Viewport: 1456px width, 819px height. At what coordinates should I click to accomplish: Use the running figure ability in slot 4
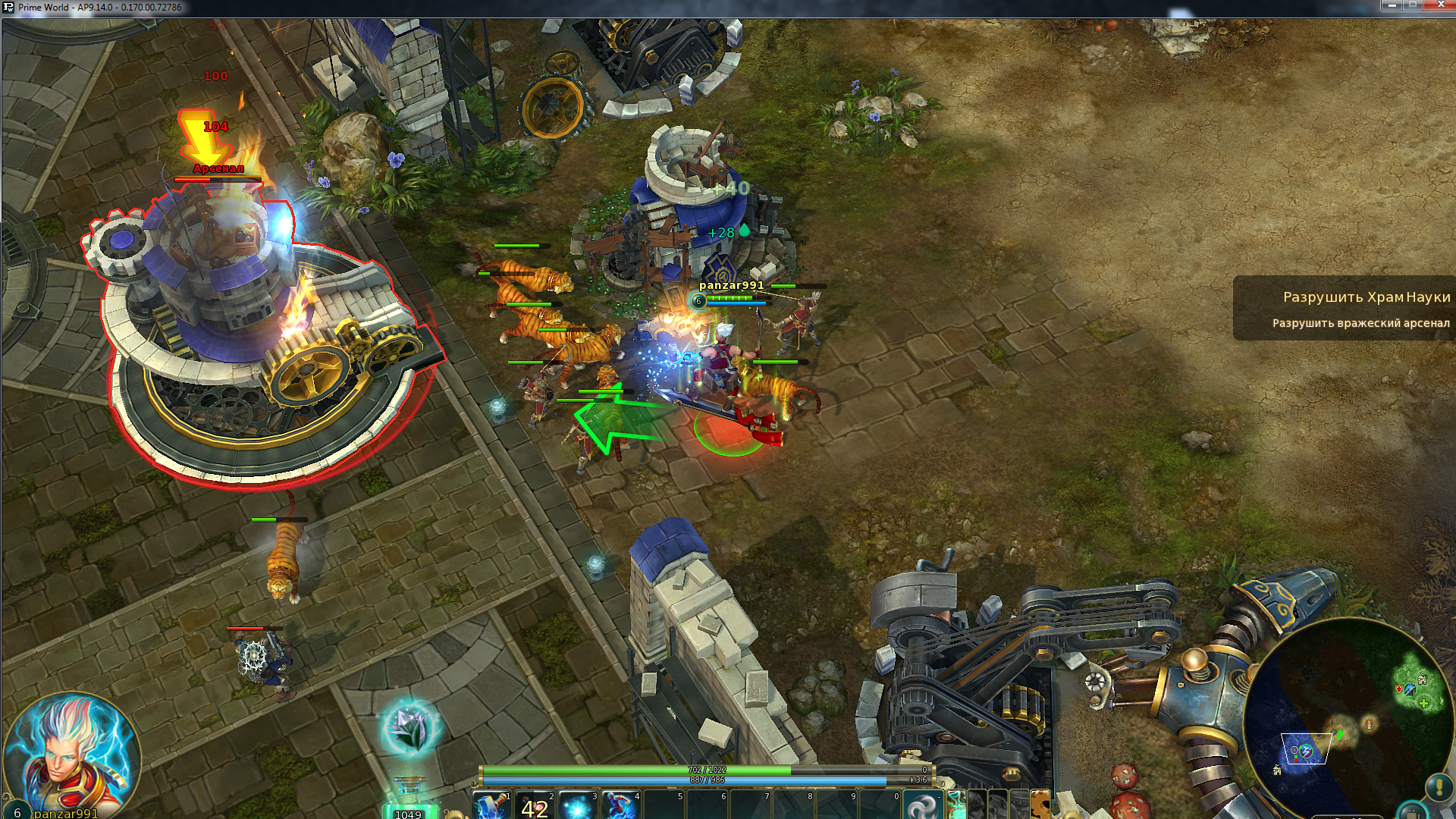620,805
